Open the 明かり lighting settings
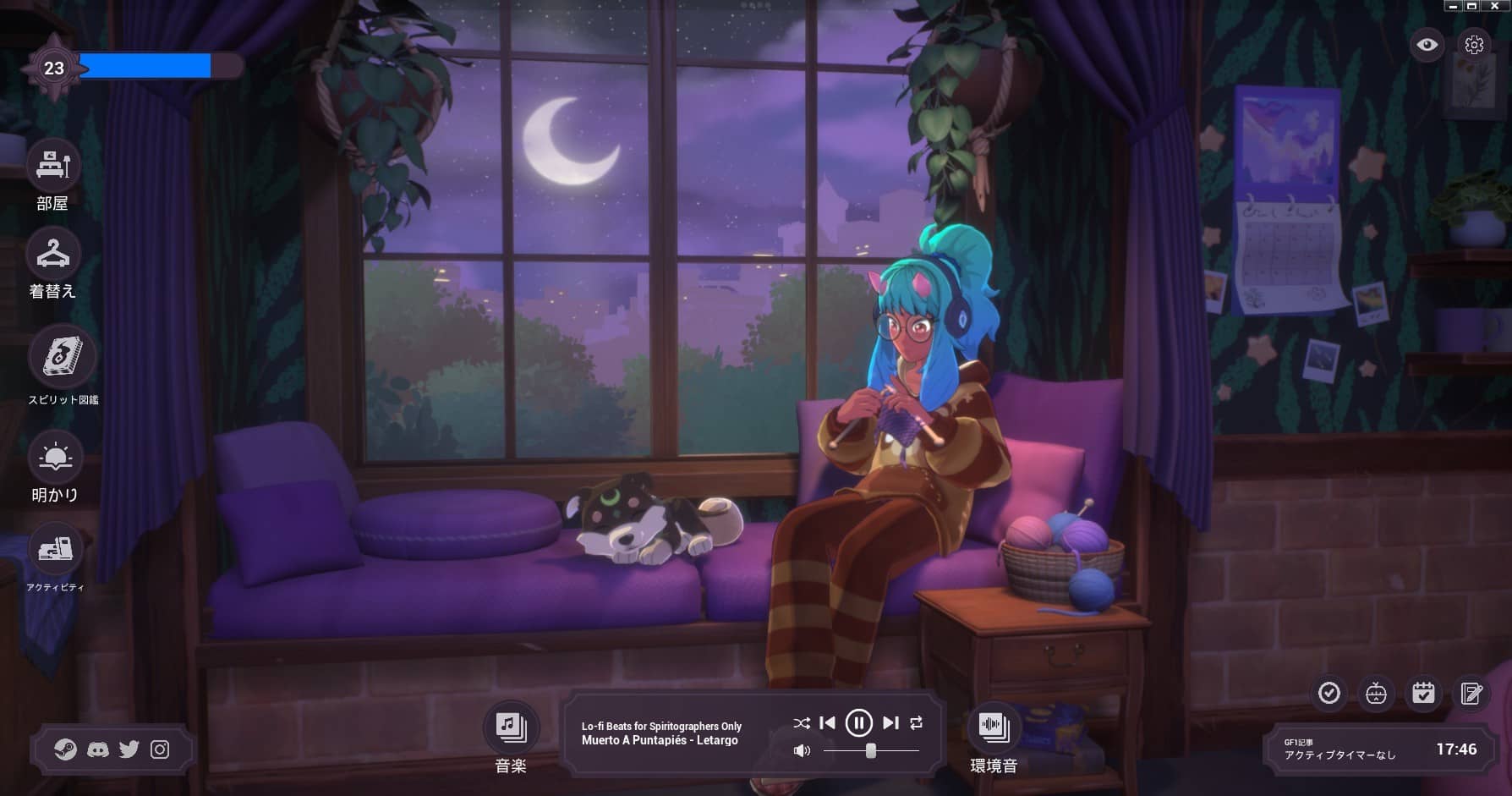This screenshot has width=1512, height=796. [55, 458]
